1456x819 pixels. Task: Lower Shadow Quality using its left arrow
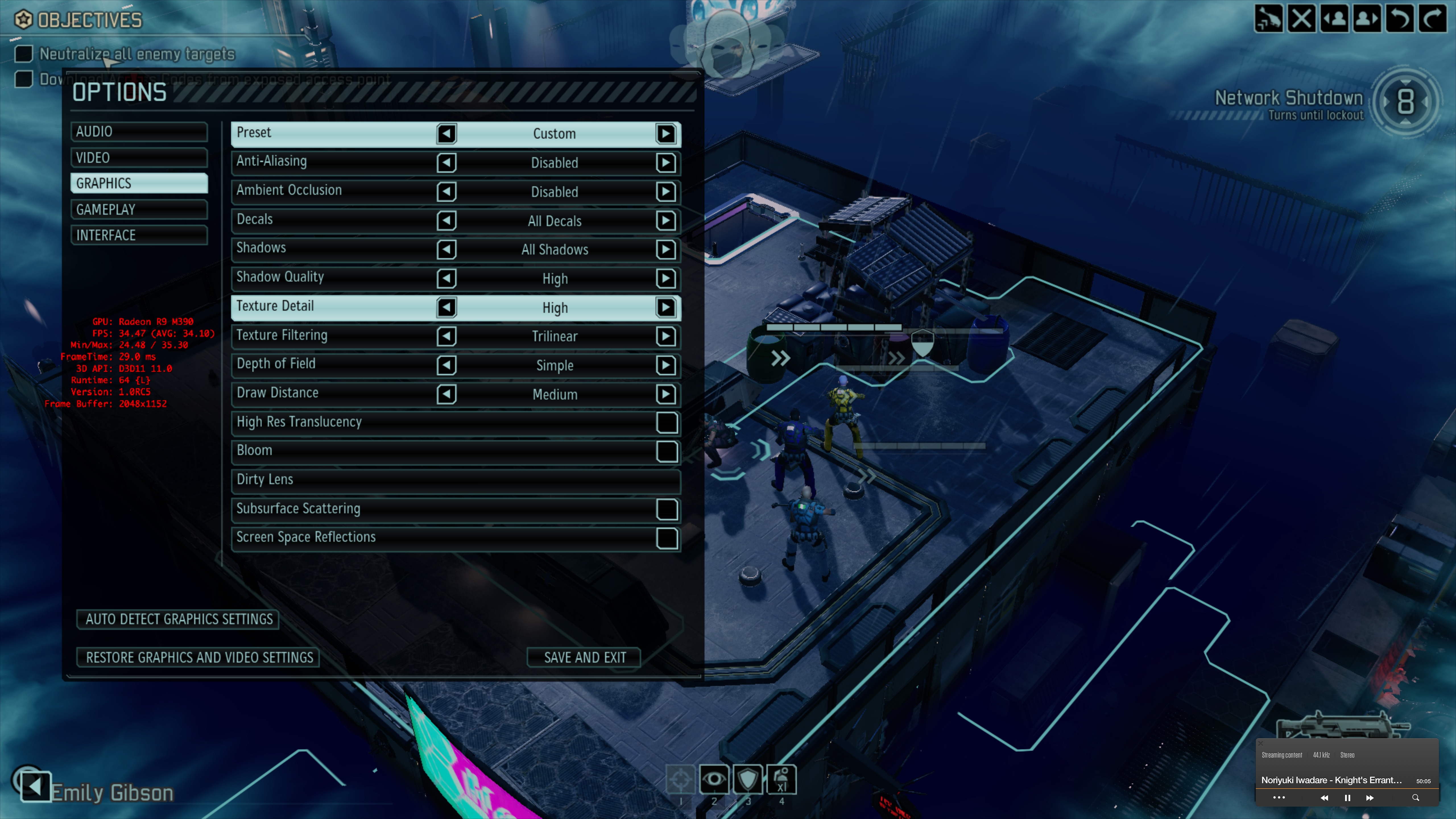pos(446,278)
